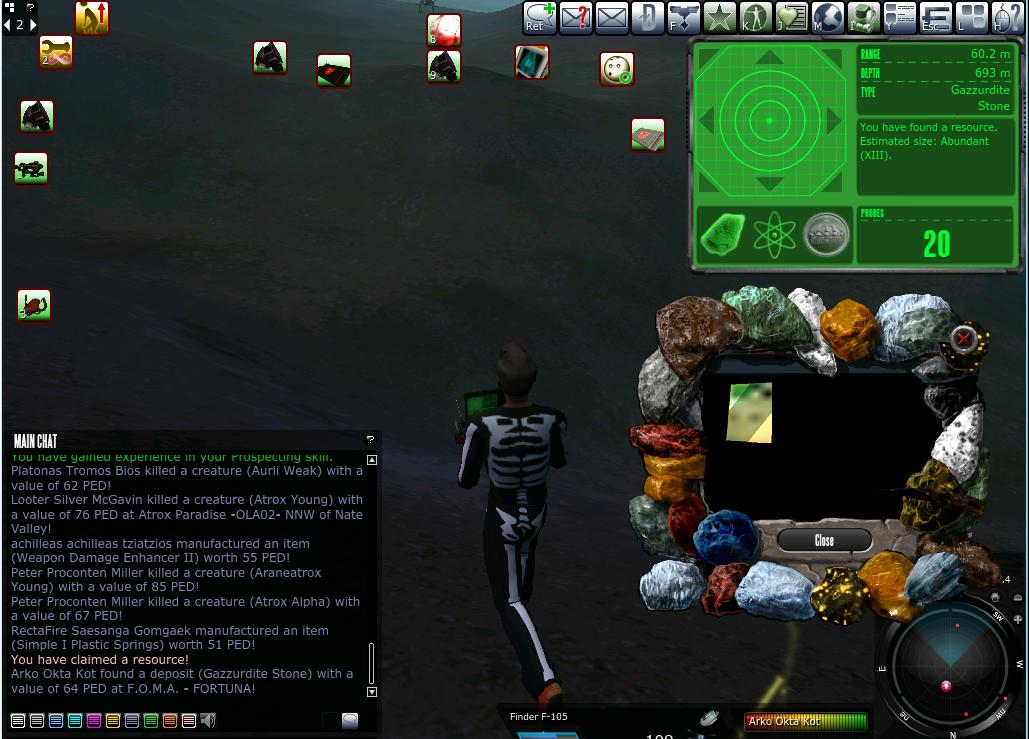This screenshot has height=739, width=1029.
Task: Click the red book shortcut icon
Action: (x=648, y=135)
